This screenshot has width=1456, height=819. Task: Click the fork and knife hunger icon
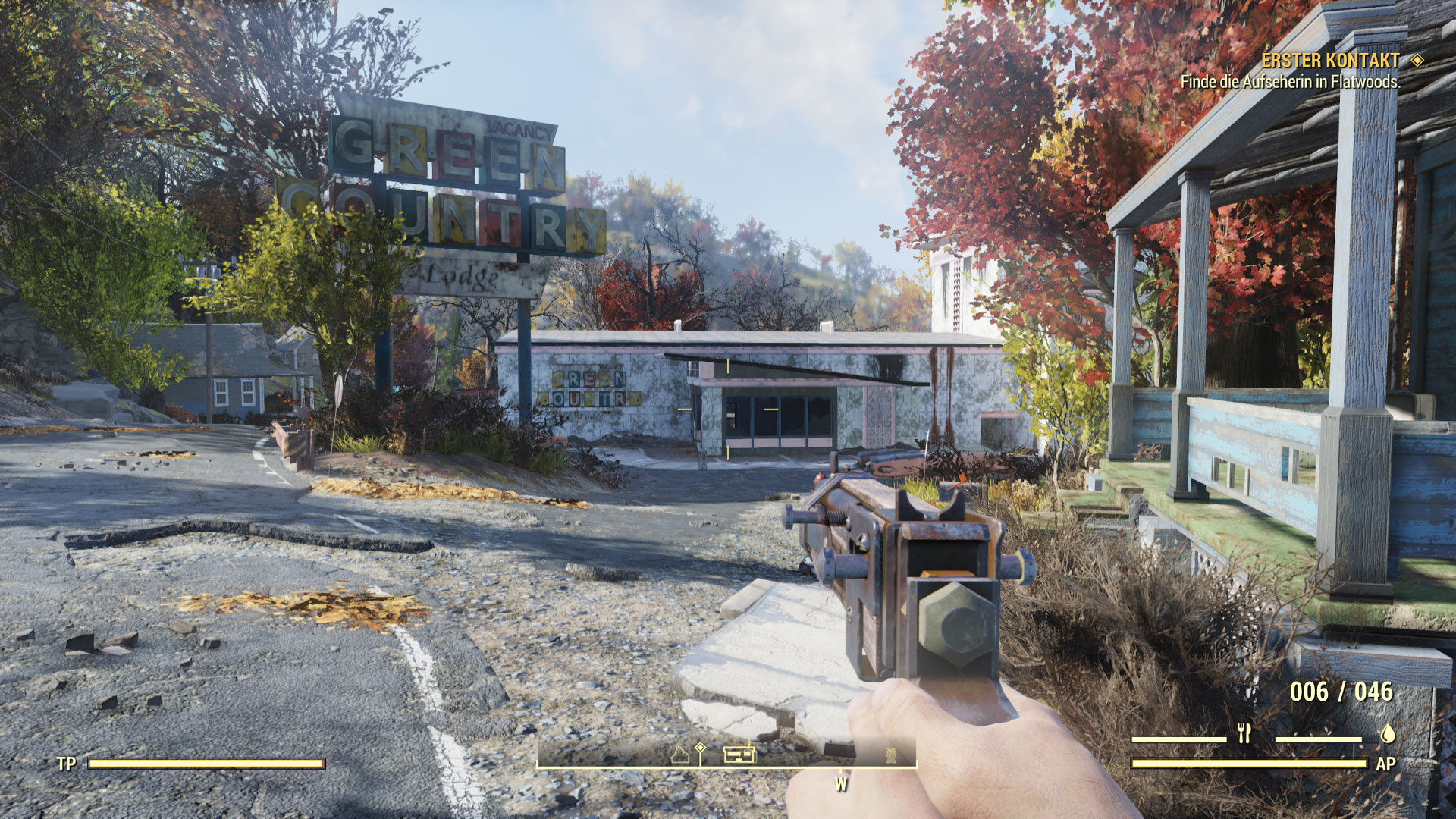(1244, 733)
